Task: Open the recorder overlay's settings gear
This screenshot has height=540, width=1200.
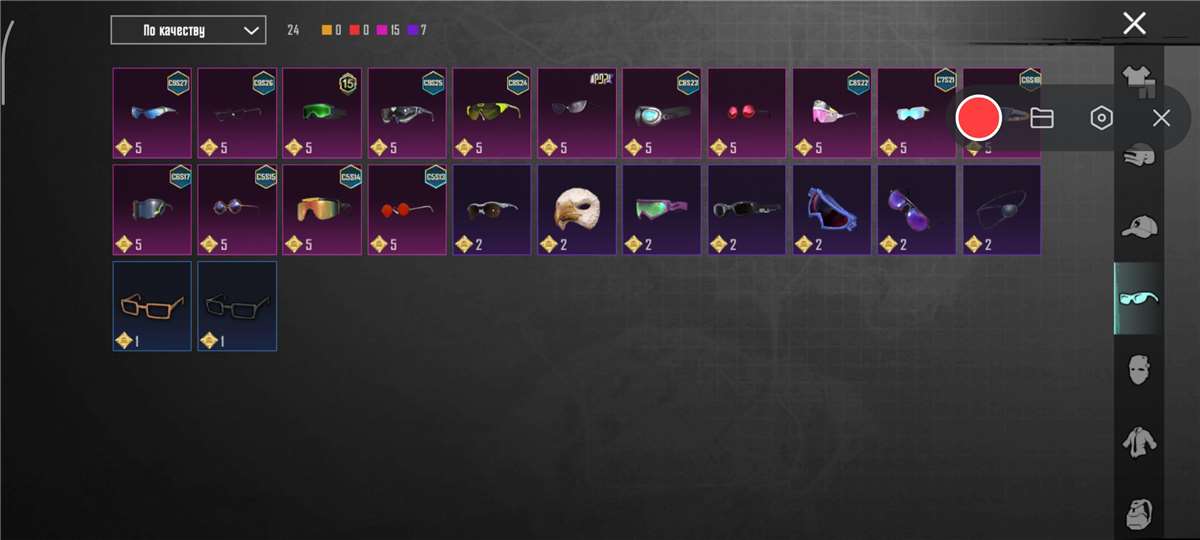Action: coord(1101,118)
